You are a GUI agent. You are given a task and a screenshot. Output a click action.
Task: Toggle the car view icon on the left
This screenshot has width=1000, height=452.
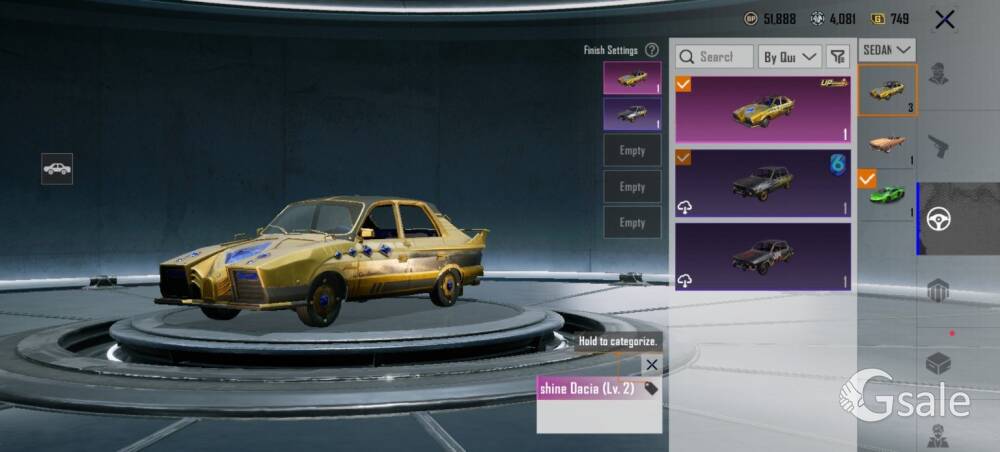coord(57,169)
